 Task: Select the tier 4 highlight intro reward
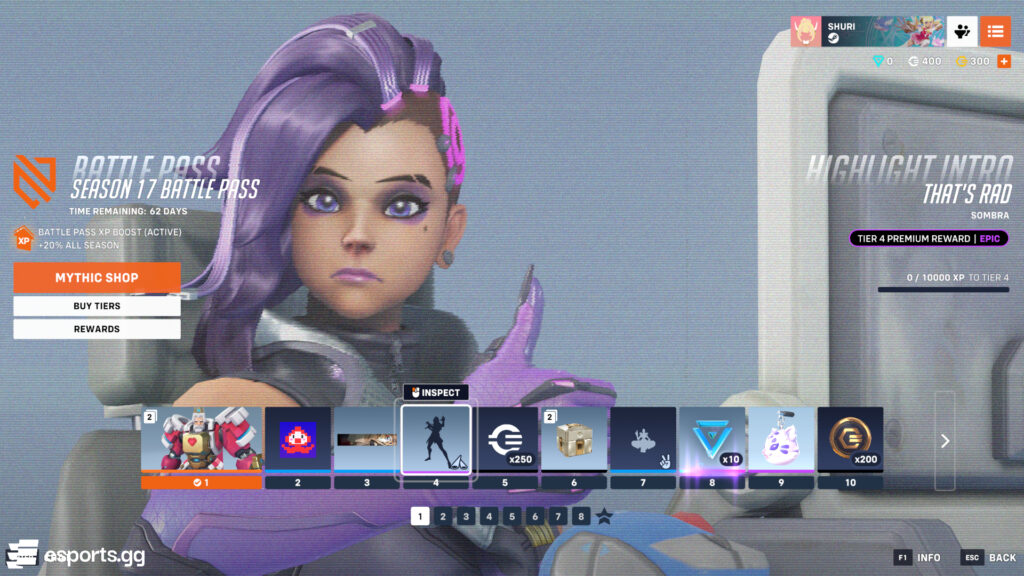[436, 440]
